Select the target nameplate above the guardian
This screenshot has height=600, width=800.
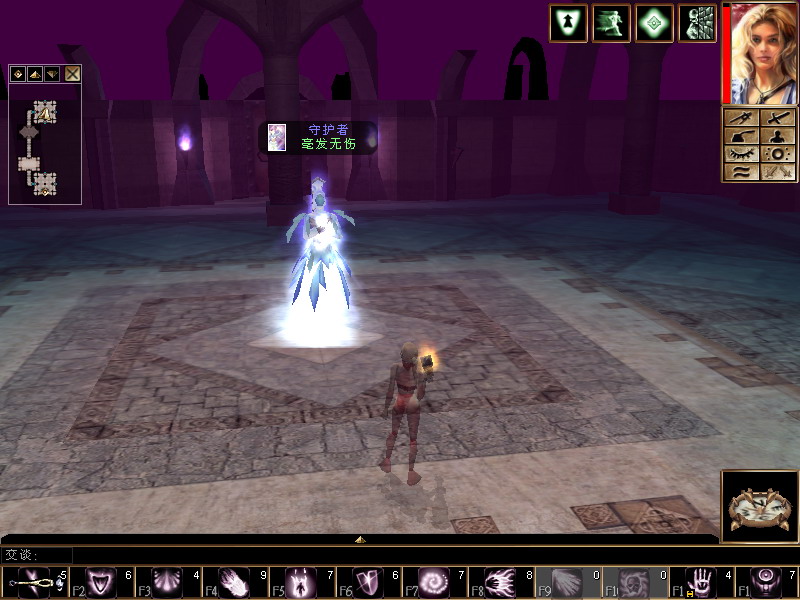tap(318, 137)
